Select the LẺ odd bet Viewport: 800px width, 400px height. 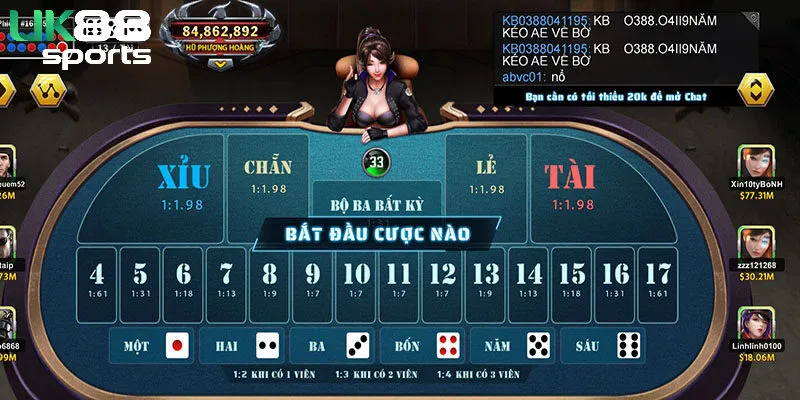[x=486, y=175]
